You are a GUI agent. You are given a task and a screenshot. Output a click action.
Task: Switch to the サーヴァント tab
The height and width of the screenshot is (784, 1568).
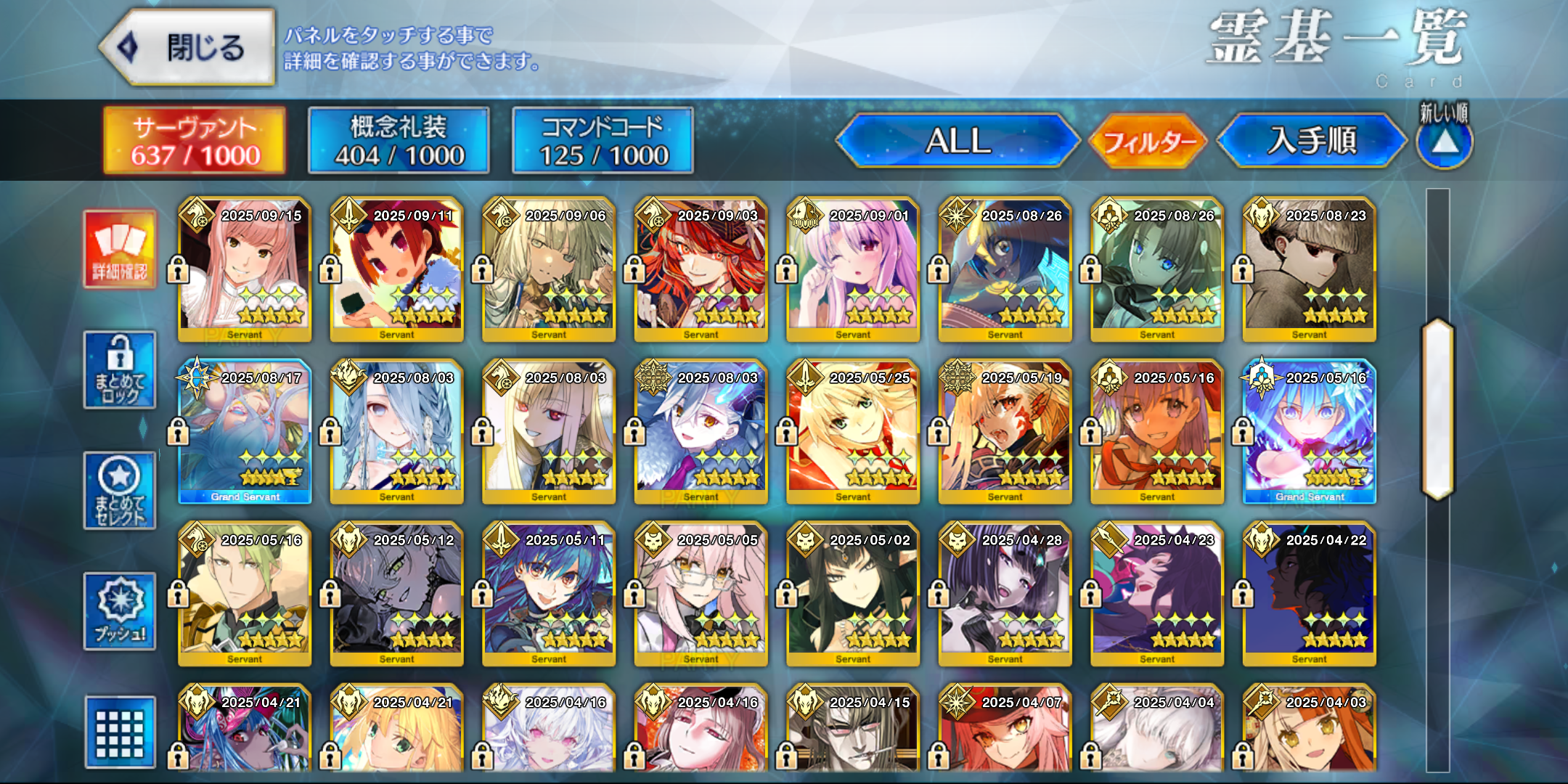tap(195, 140)
